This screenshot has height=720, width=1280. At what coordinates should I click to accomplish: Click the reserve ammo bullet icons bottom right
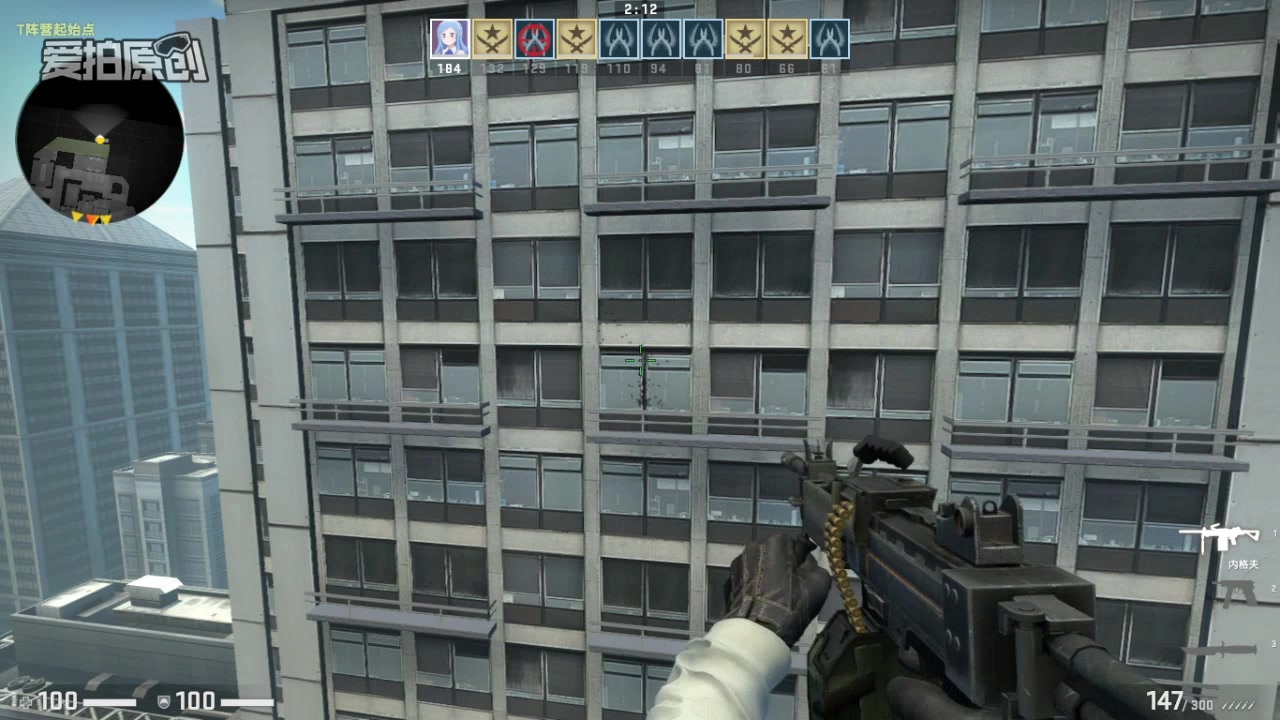click(1237, 703)
